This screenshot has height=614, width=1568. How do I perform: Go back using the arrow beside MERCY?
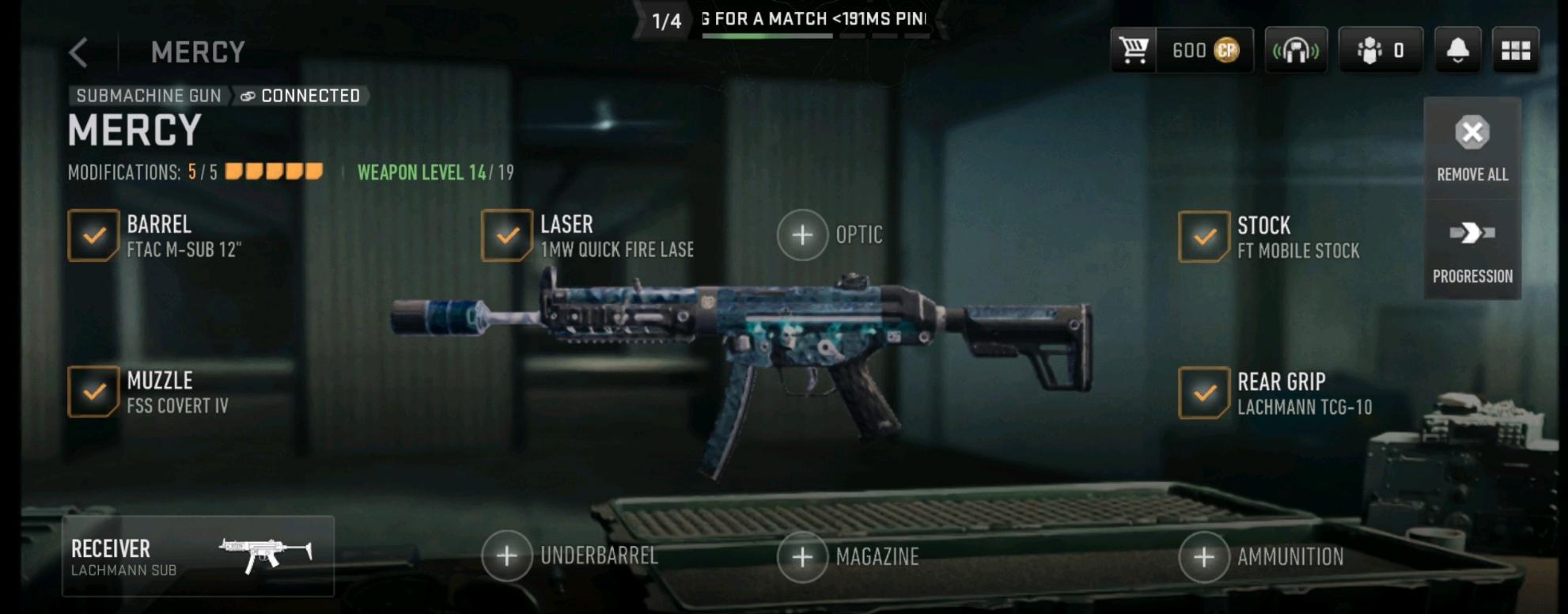tap(78, 52)
